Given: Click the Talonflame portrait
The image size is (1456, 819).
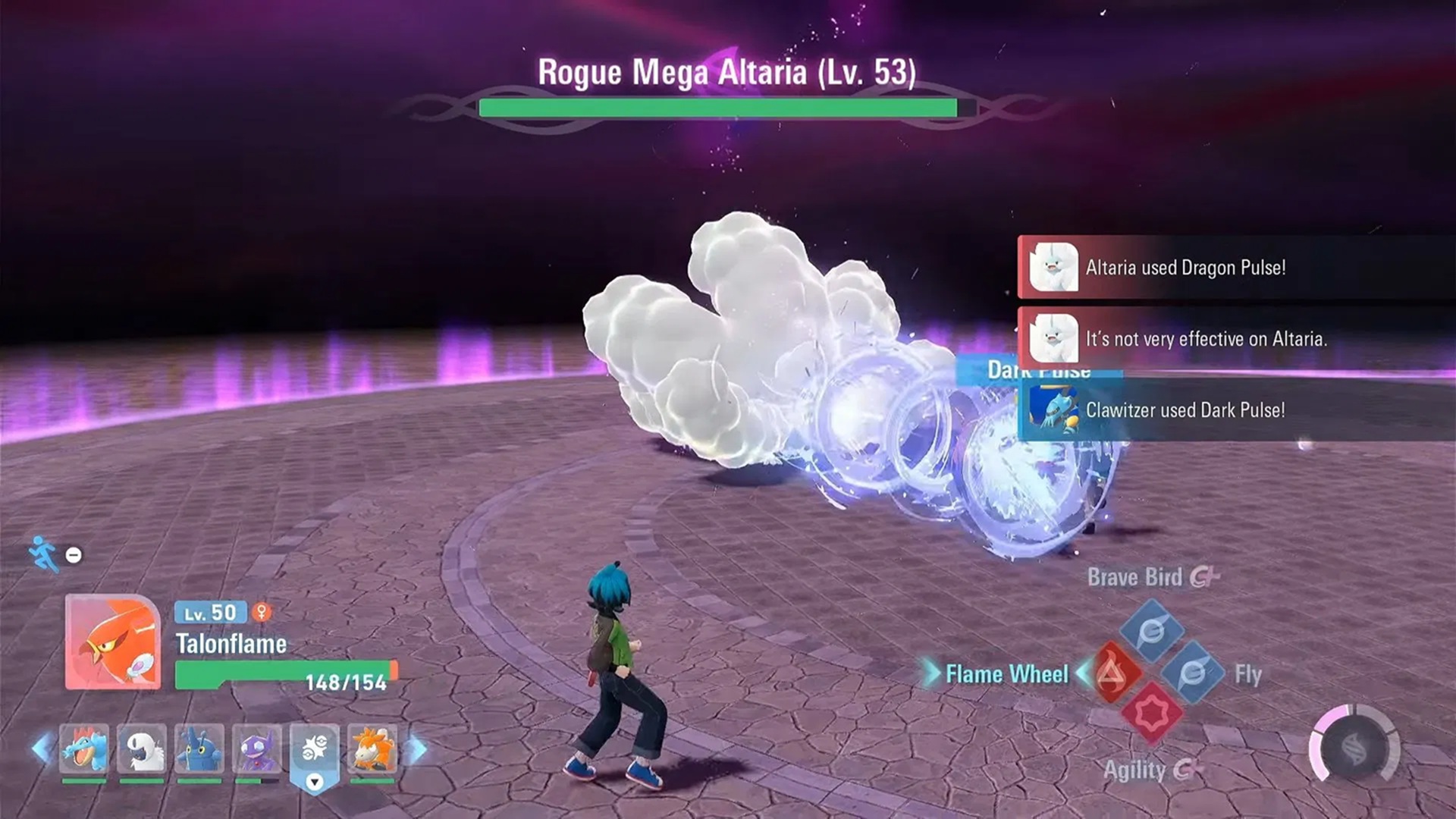Looking at the screenshot, I should (113, 642).
